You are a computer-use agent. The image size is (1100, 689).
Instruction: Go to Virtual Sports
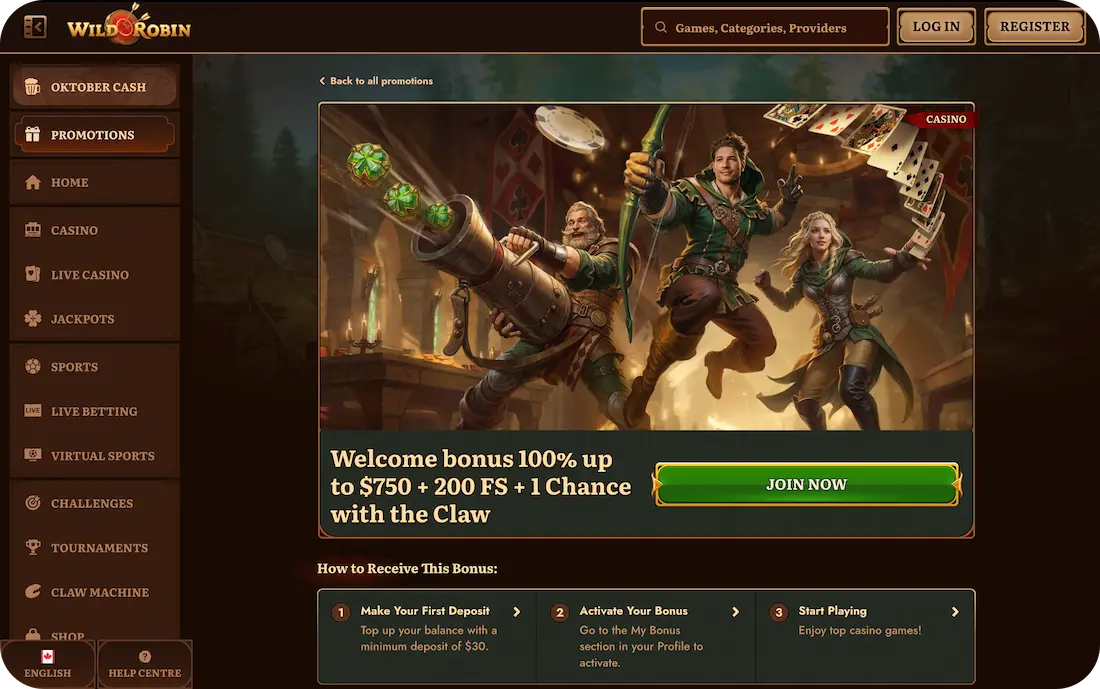pos(94,456)
